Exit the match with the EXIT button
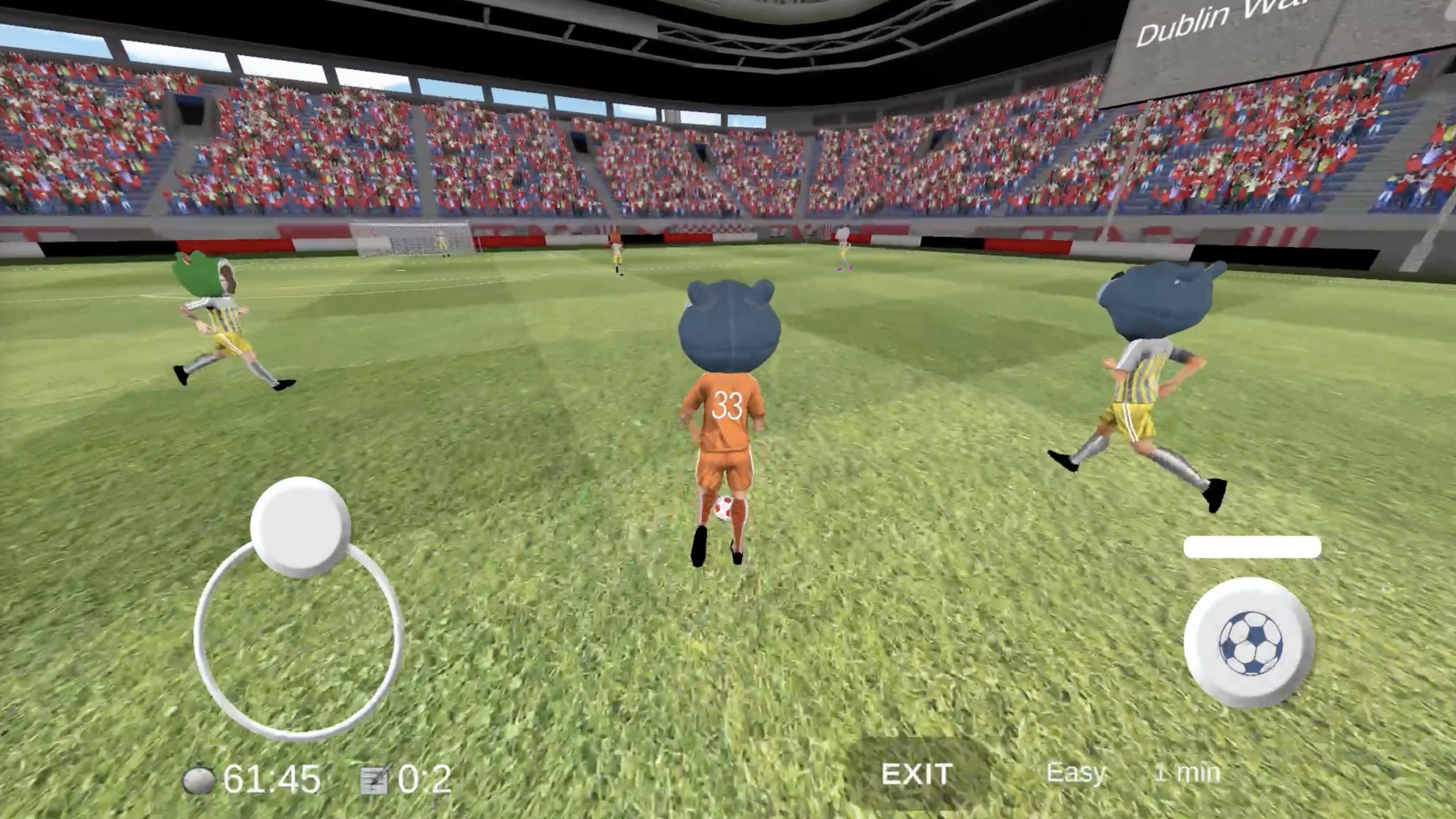This screenshot has width=1456, height=819. [x=916, y=774]
